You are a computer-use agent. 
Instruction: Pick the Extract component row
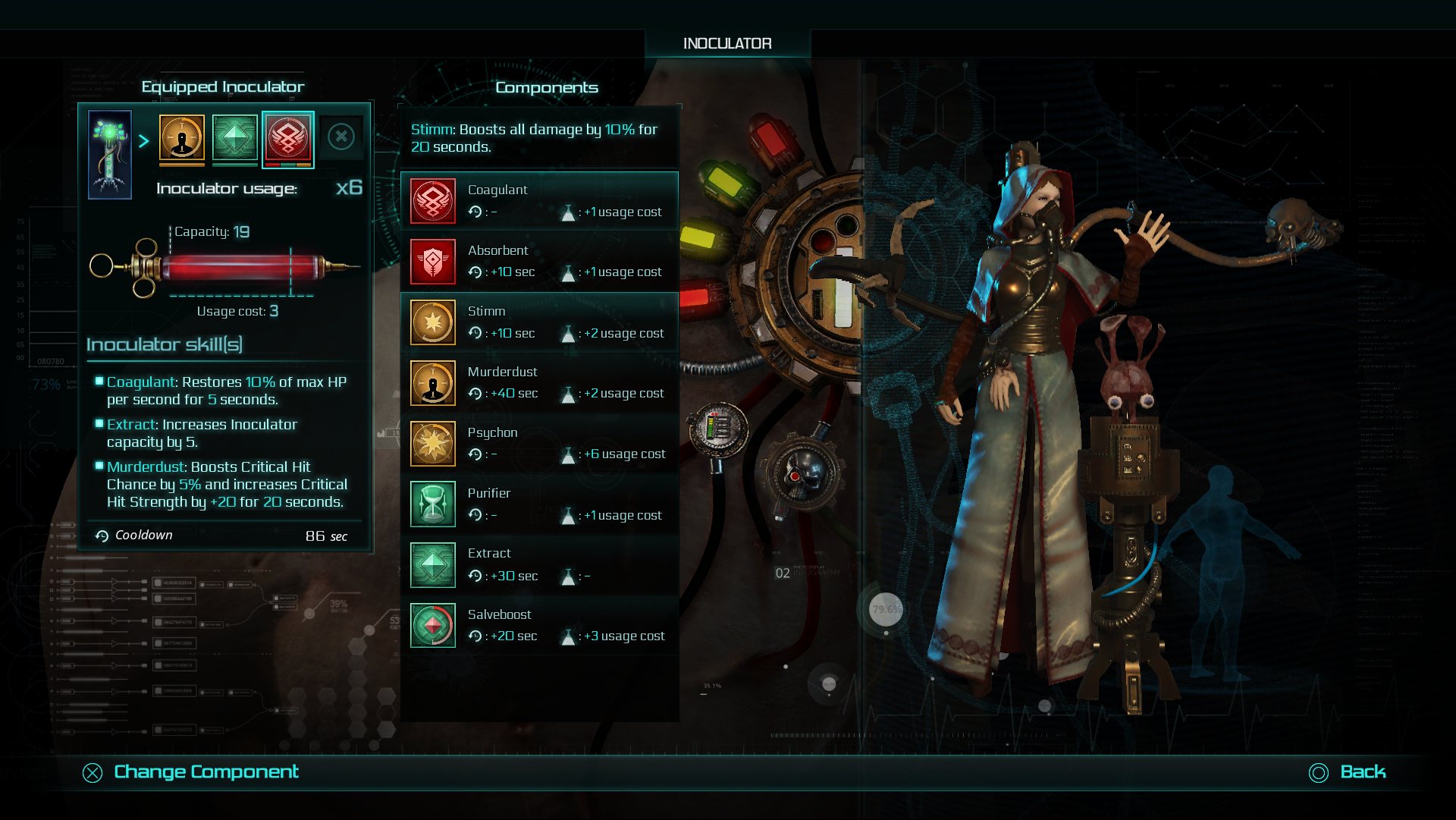coord(539,565)
